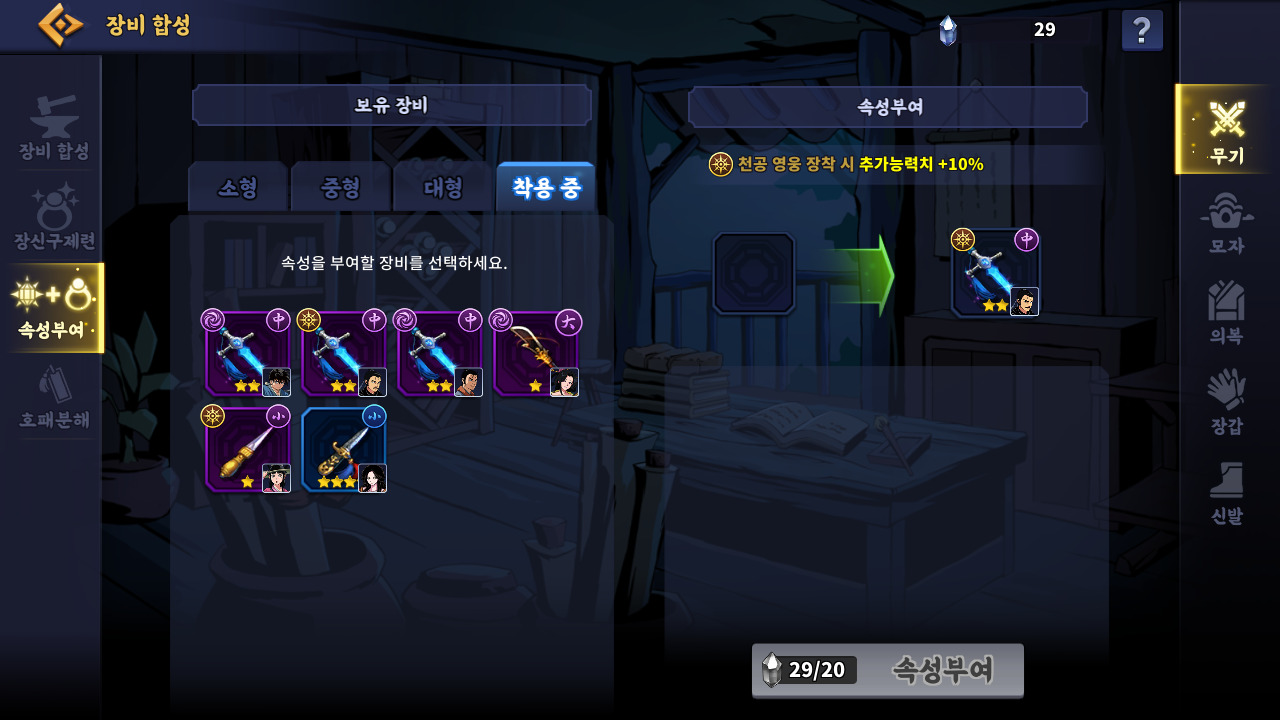Select the gold-handled one-star dagger
This screenshot has width=1280, height=720.
248,450
